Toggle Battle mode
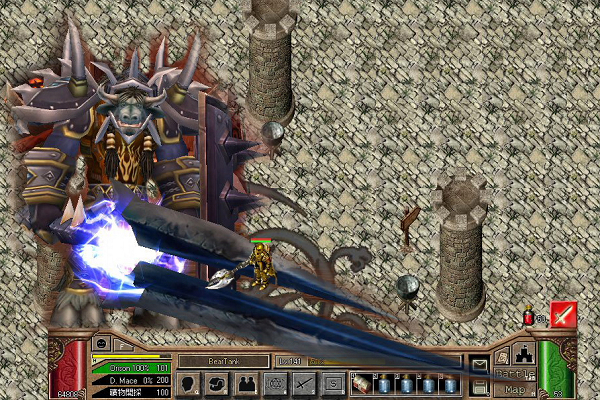 pyautogui.click(x=512, y=374)
